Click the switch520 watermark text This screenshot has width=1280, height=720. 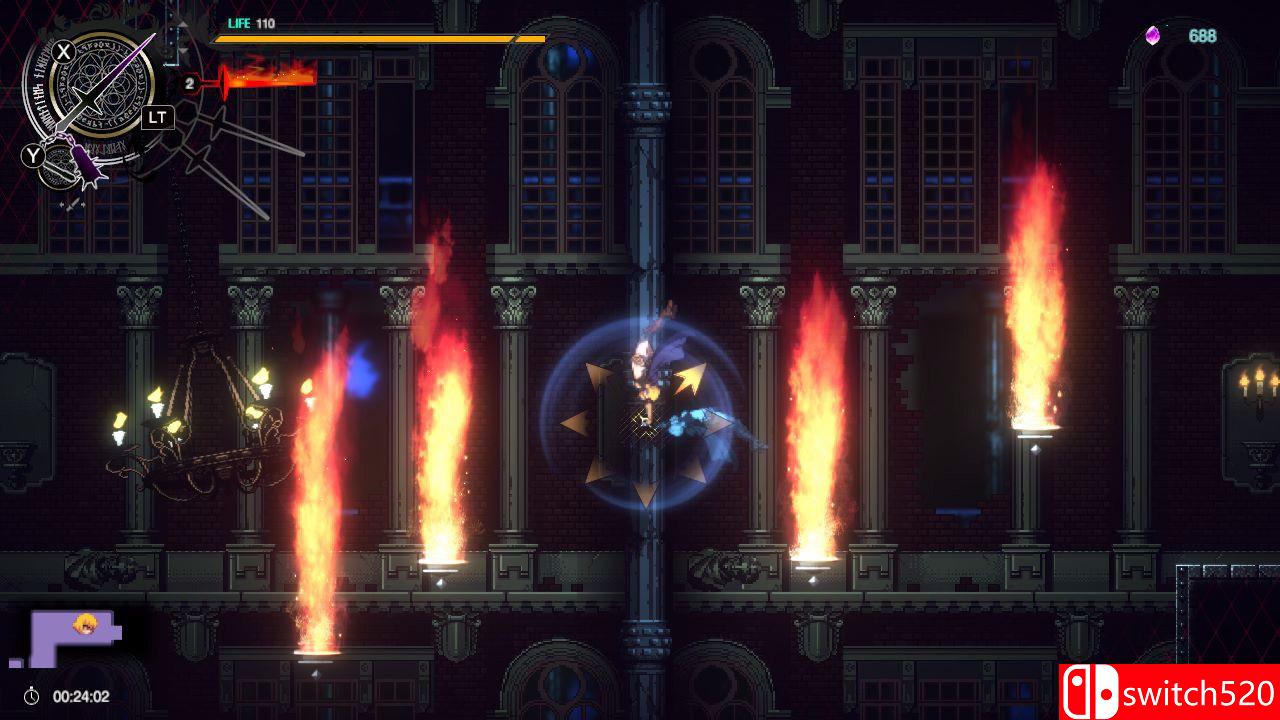(x=1200, y=693)
